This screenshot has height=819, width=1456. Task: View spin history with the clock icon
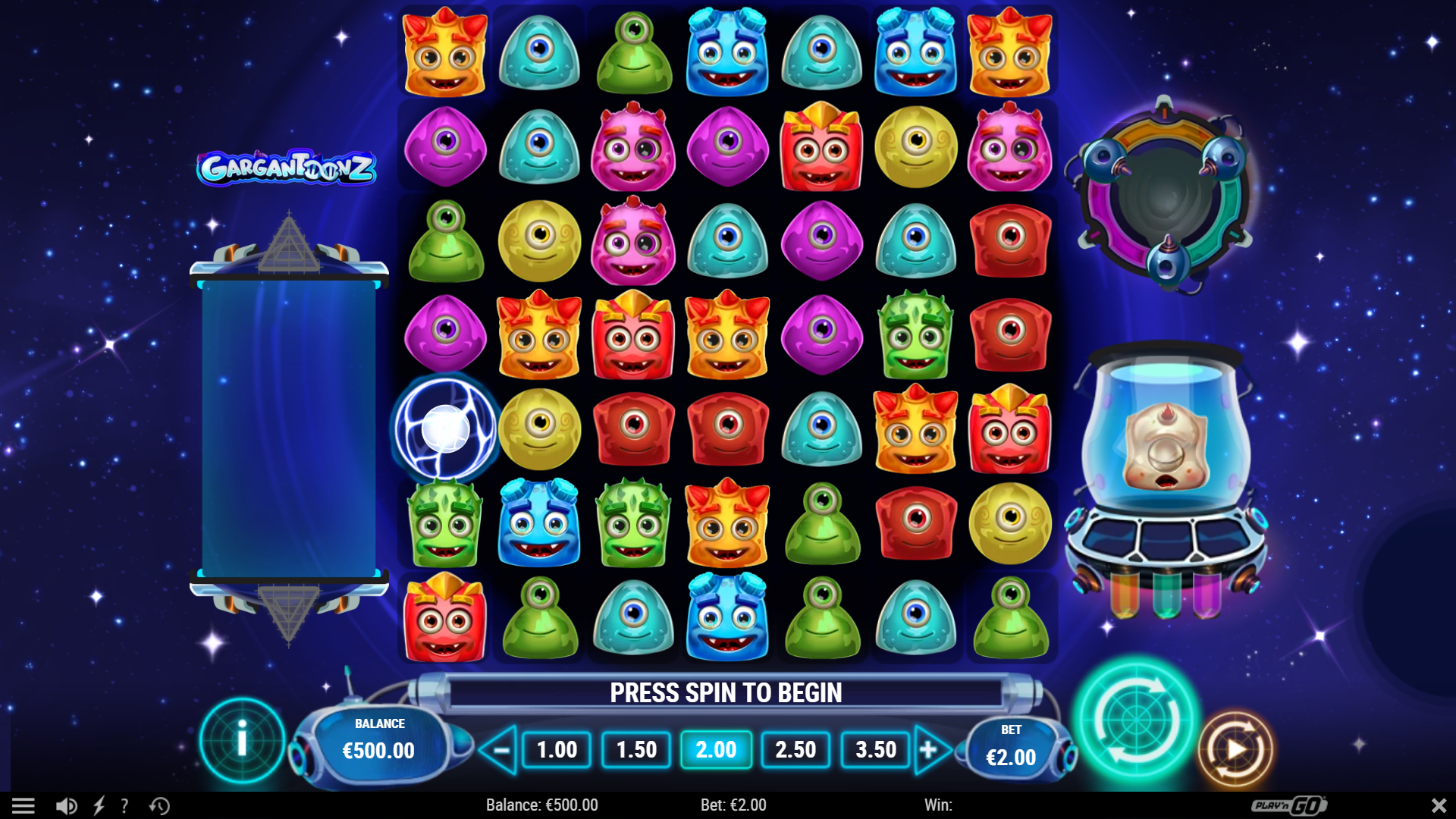pos(158,805)
